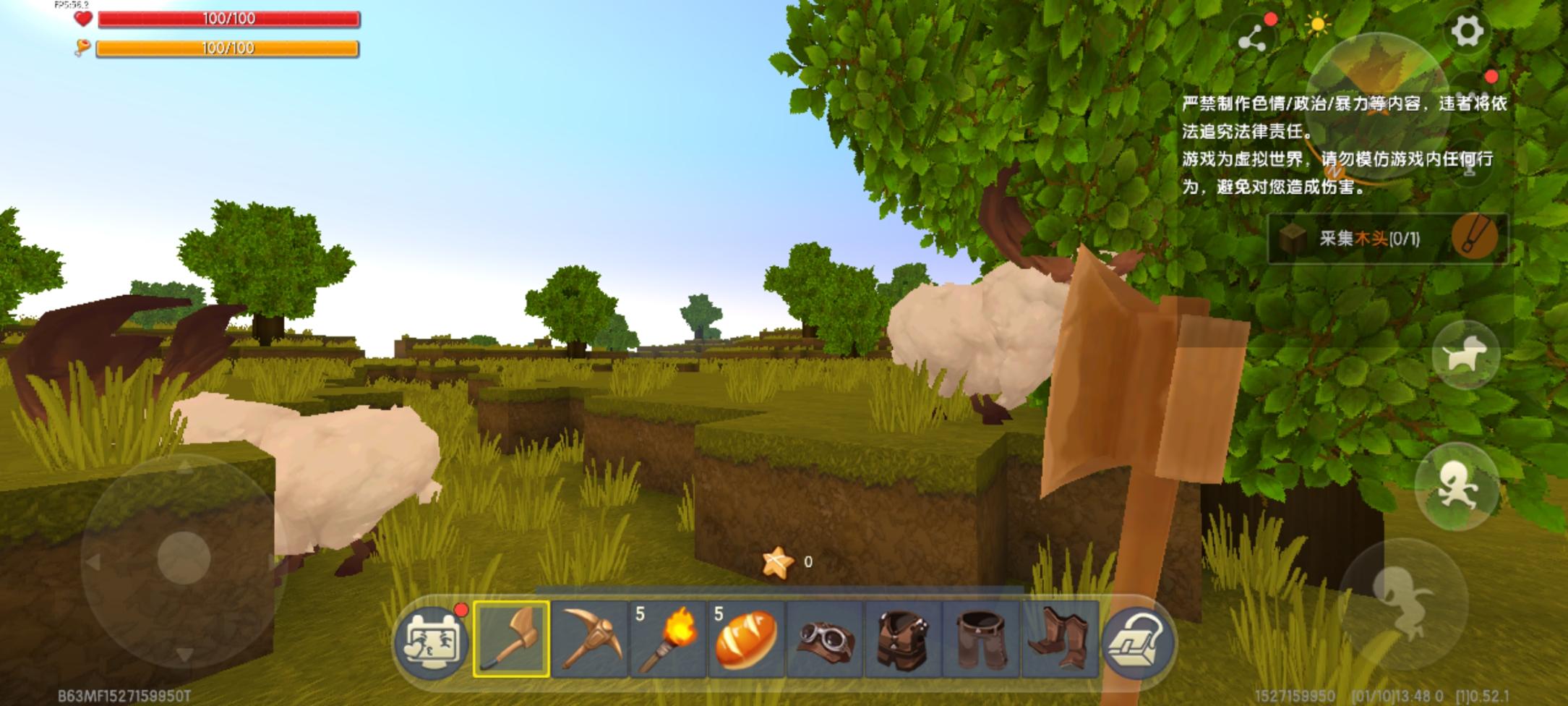This screenshot has height=706, width=1568.
Task: Tap the running sprint action button
Action: pyautogui.click(x=1456, y=486)
